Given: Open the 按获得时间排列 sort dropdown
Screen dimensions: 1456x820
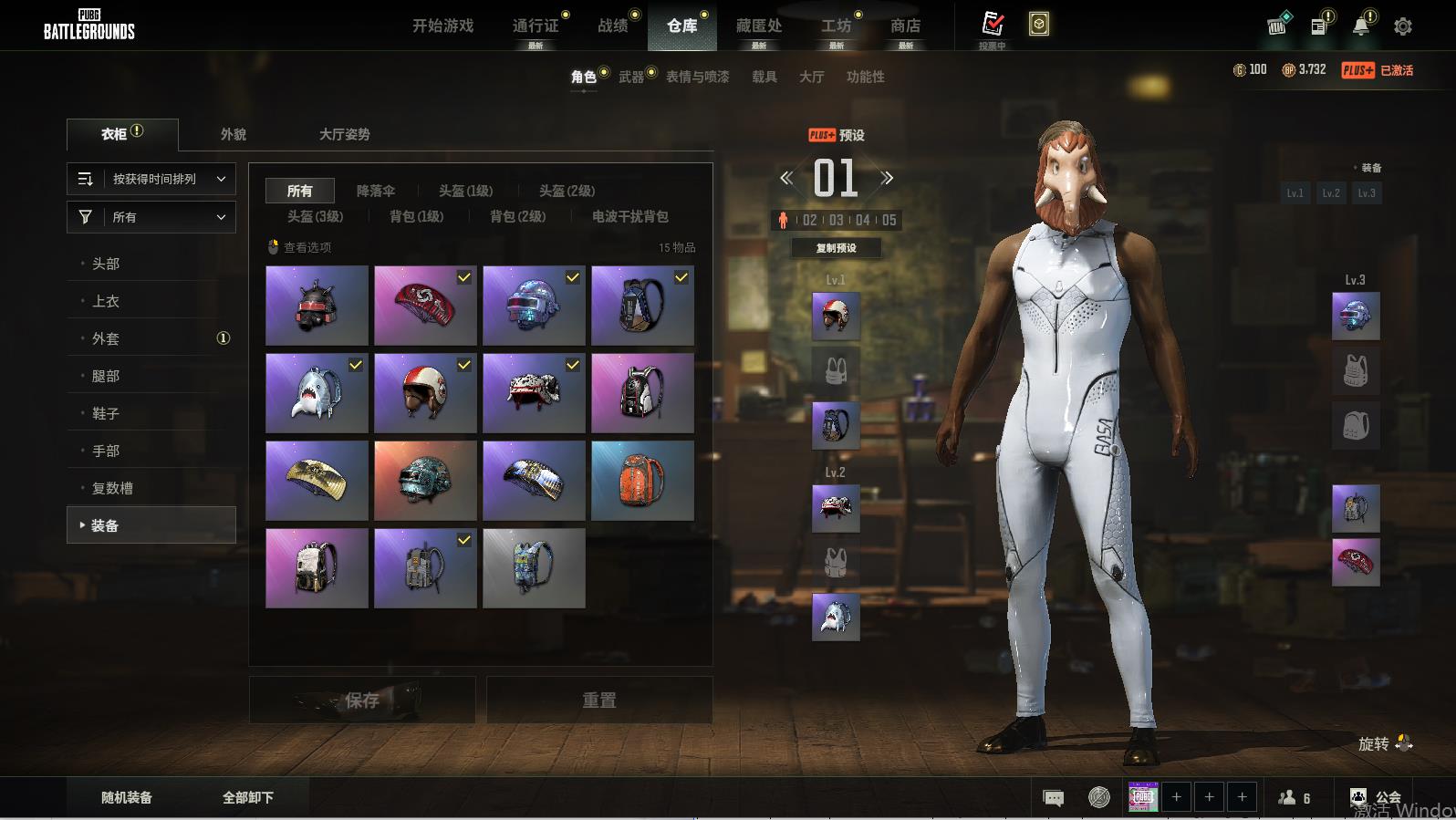Looking at the screenshot, I should (151, 179).
